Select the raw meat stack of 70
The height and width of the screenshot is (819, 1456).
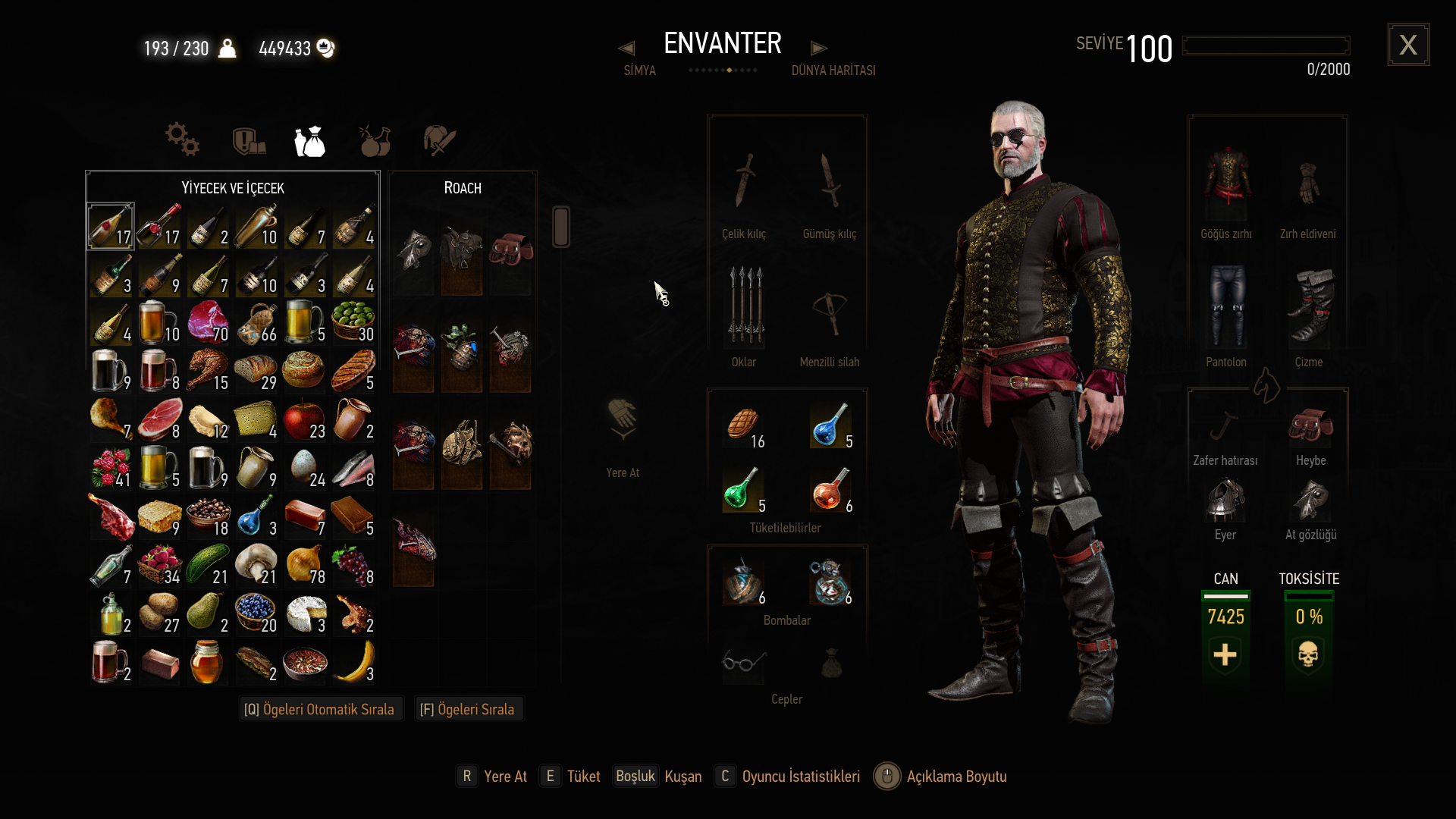click(208, 323)
